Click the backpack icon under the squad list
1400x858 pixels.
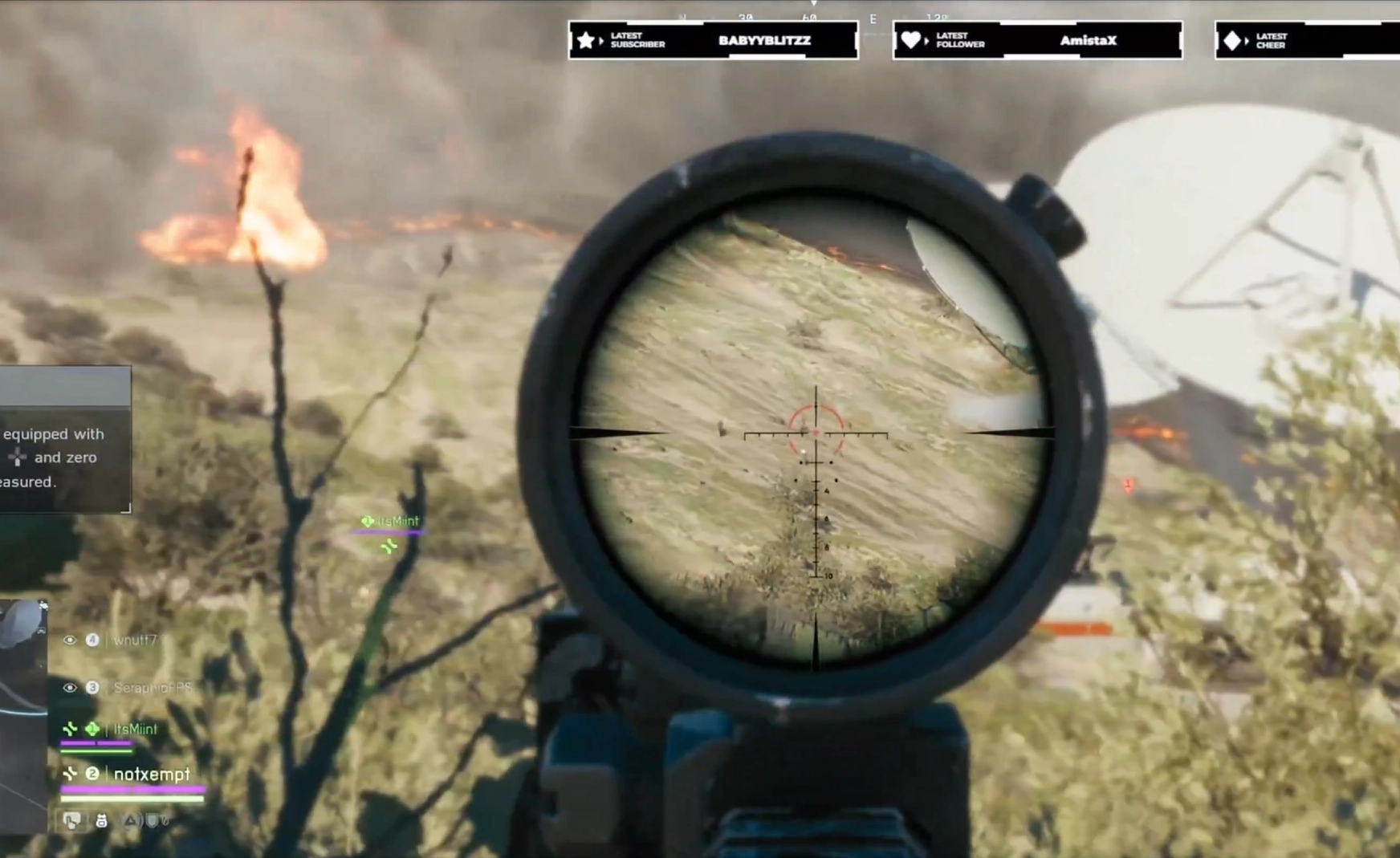pyautogui.click(x=101, y=820)
